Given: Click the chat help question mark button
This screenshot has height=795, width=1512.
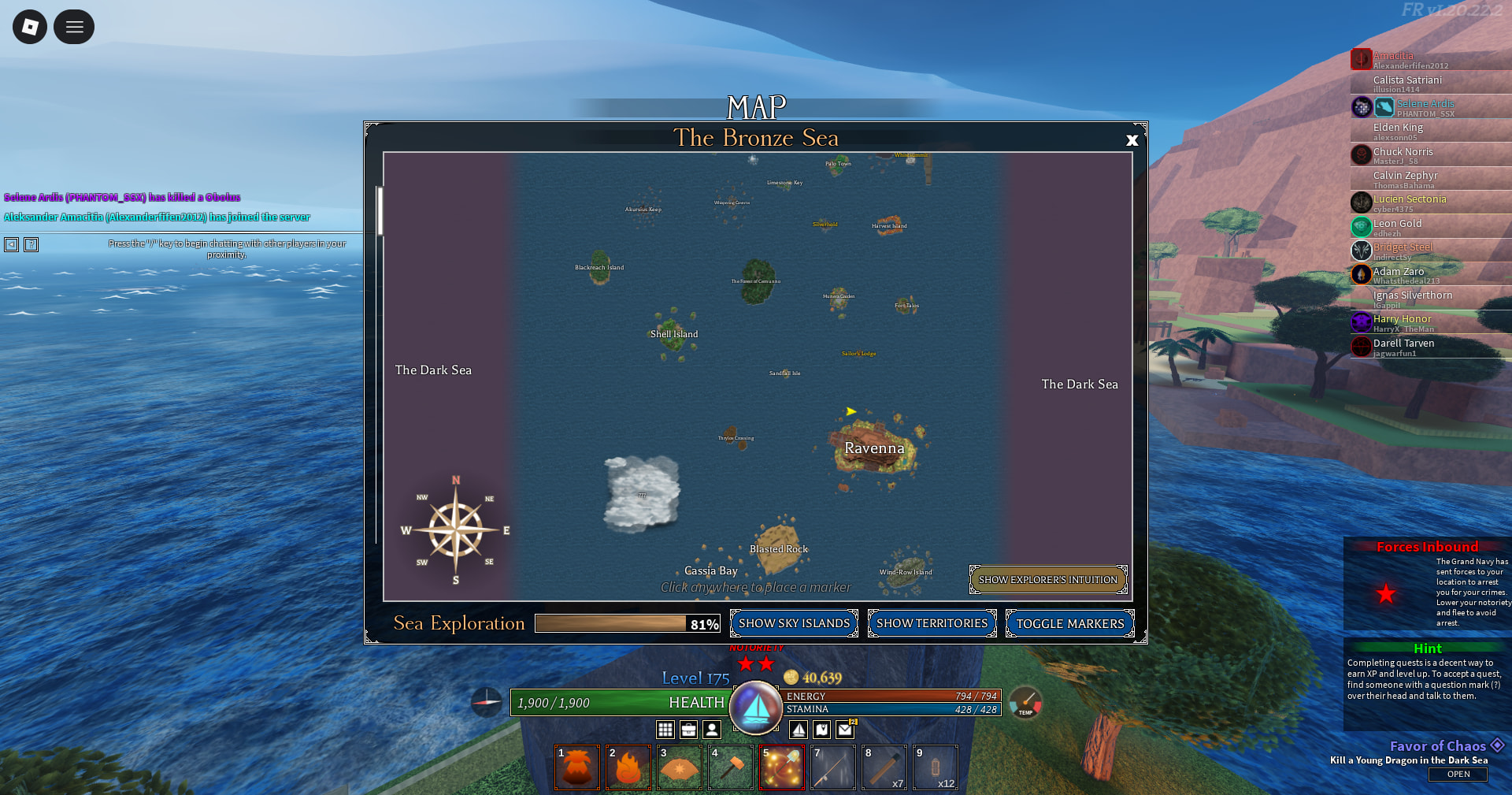Looking at the screenshot, I should [31, 244].
